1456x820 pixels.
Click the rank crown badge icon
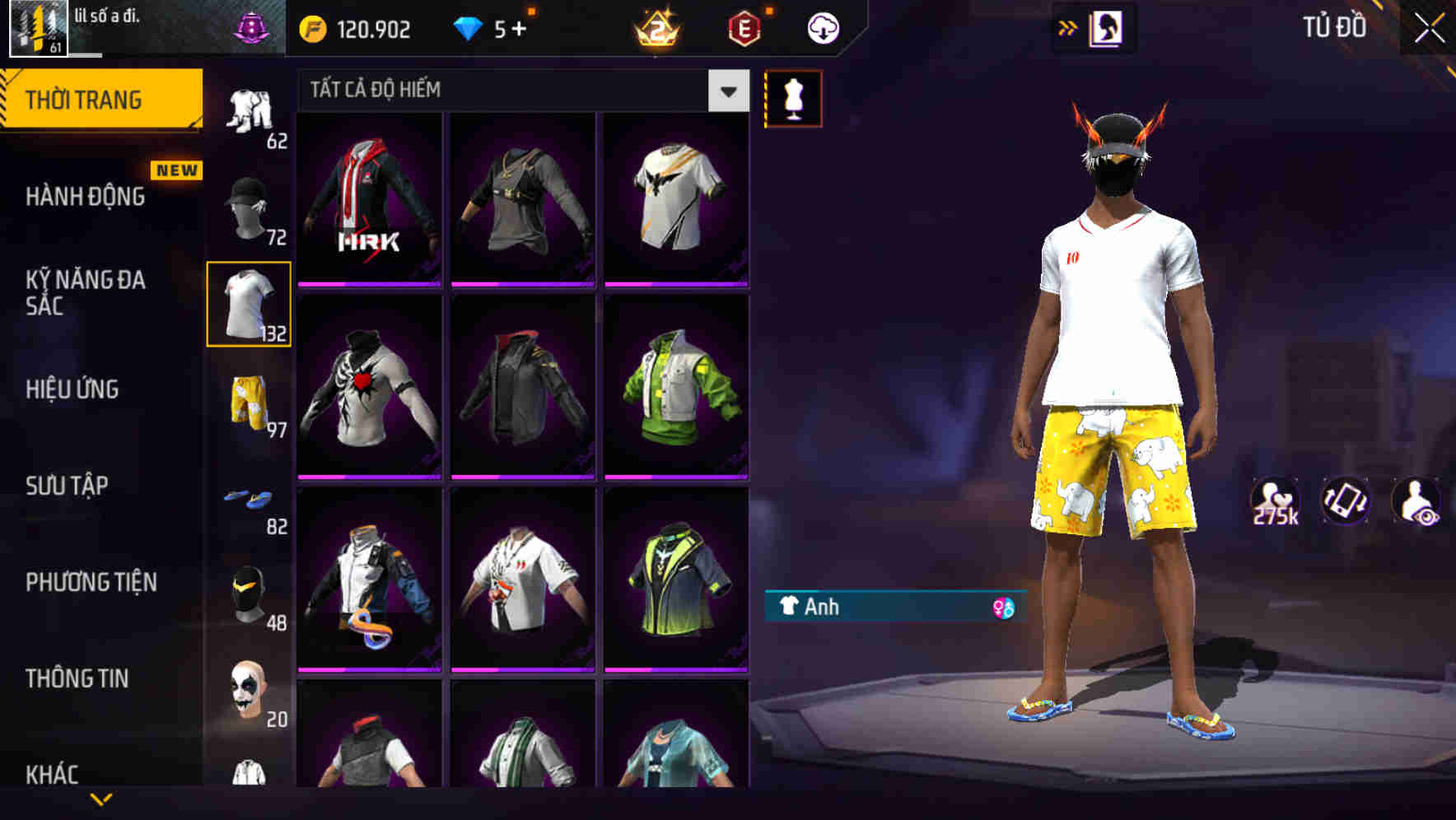(656, 29)
